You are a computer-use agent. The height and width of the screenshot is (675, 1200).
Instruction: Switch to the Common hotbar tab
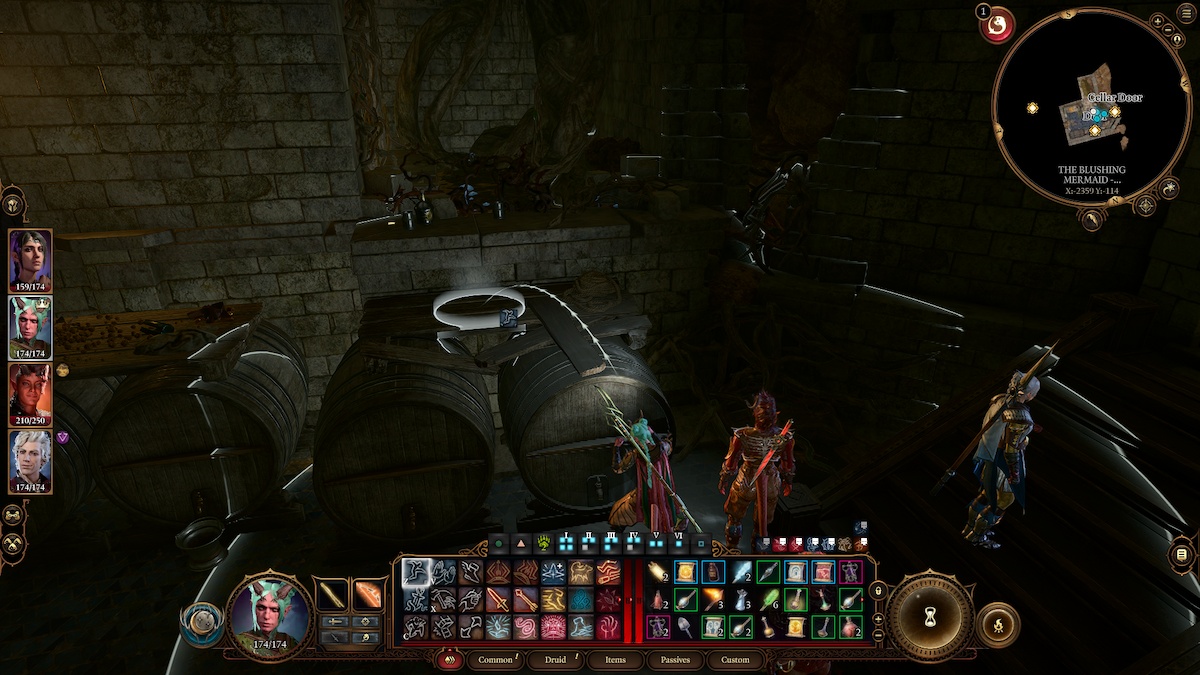(x=496, y=660)
